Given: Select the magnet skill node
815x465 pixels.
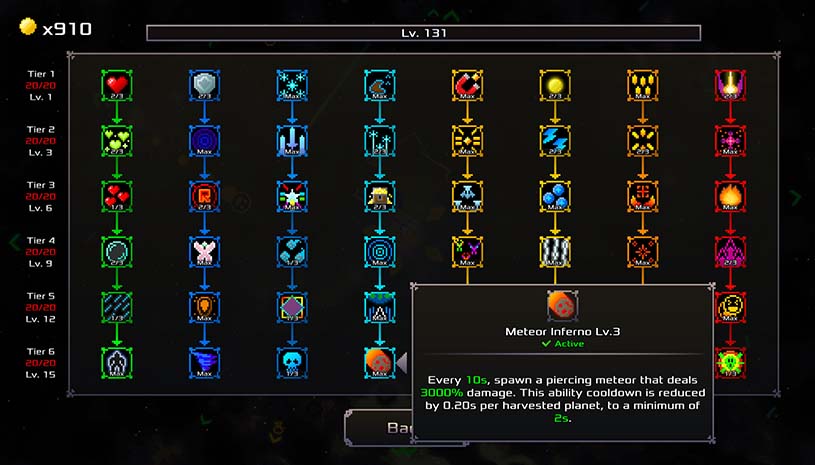Looking at the screenshot, I should point(467,84).
